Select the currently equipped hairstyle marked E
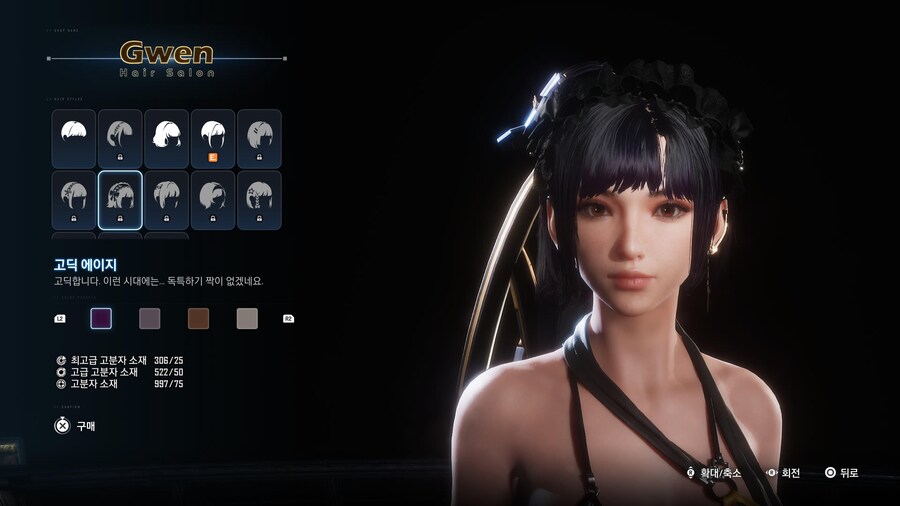900x506 pixels. tap(212, 138)
